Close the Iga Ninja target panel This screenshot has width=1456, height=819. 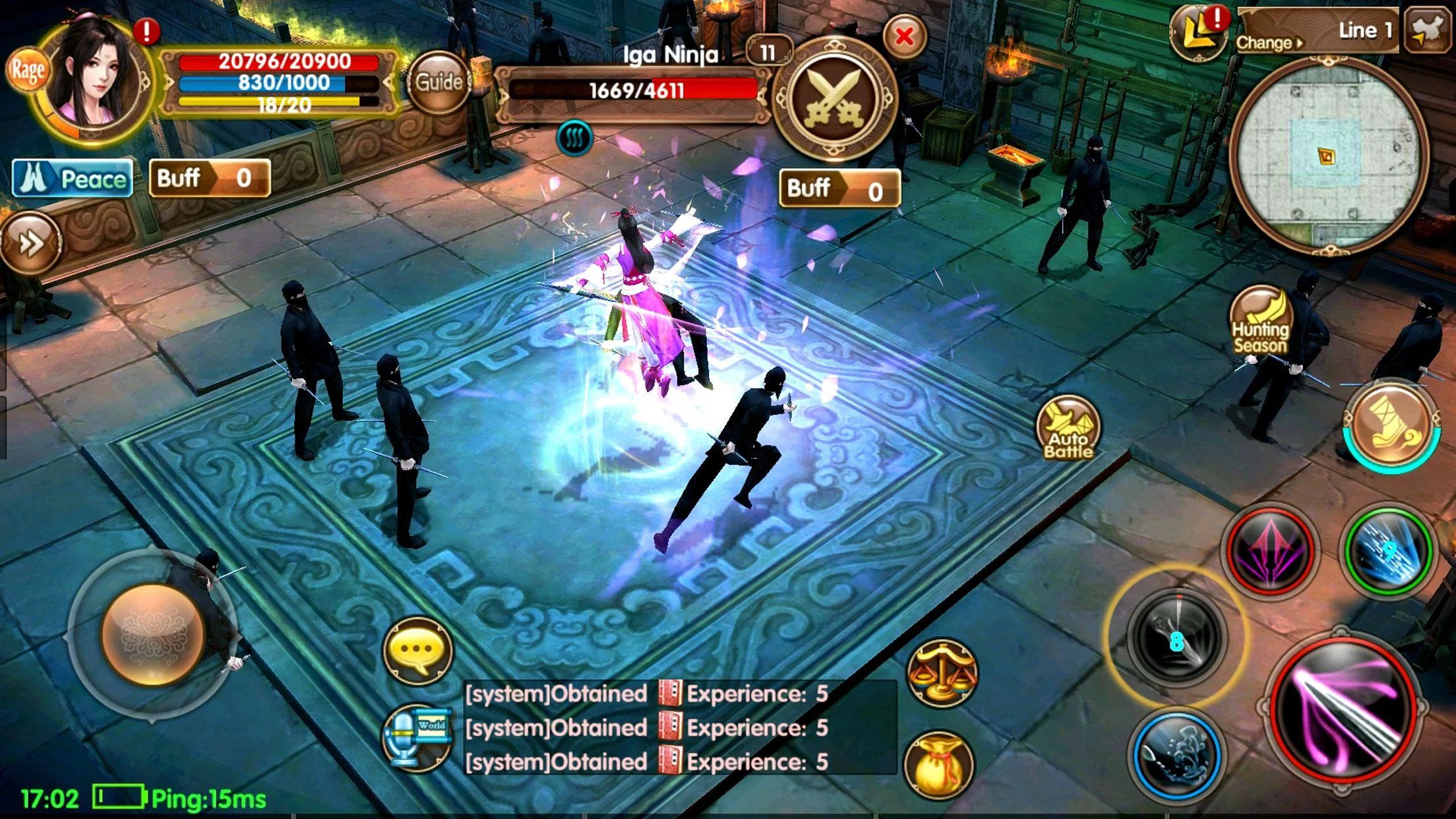coord(904,37)
